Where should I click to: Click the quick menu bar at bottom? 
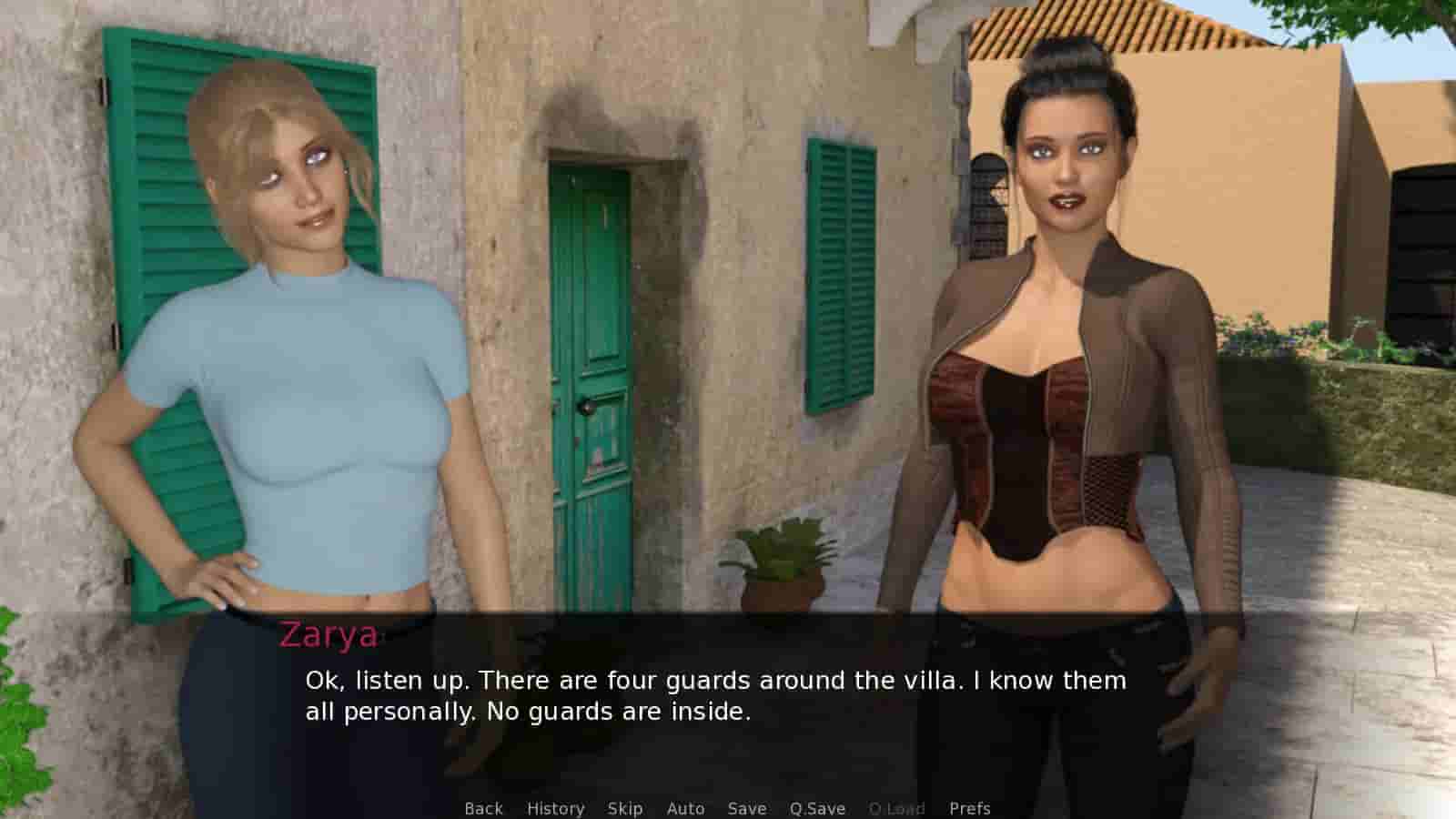[x=726, y=808]
